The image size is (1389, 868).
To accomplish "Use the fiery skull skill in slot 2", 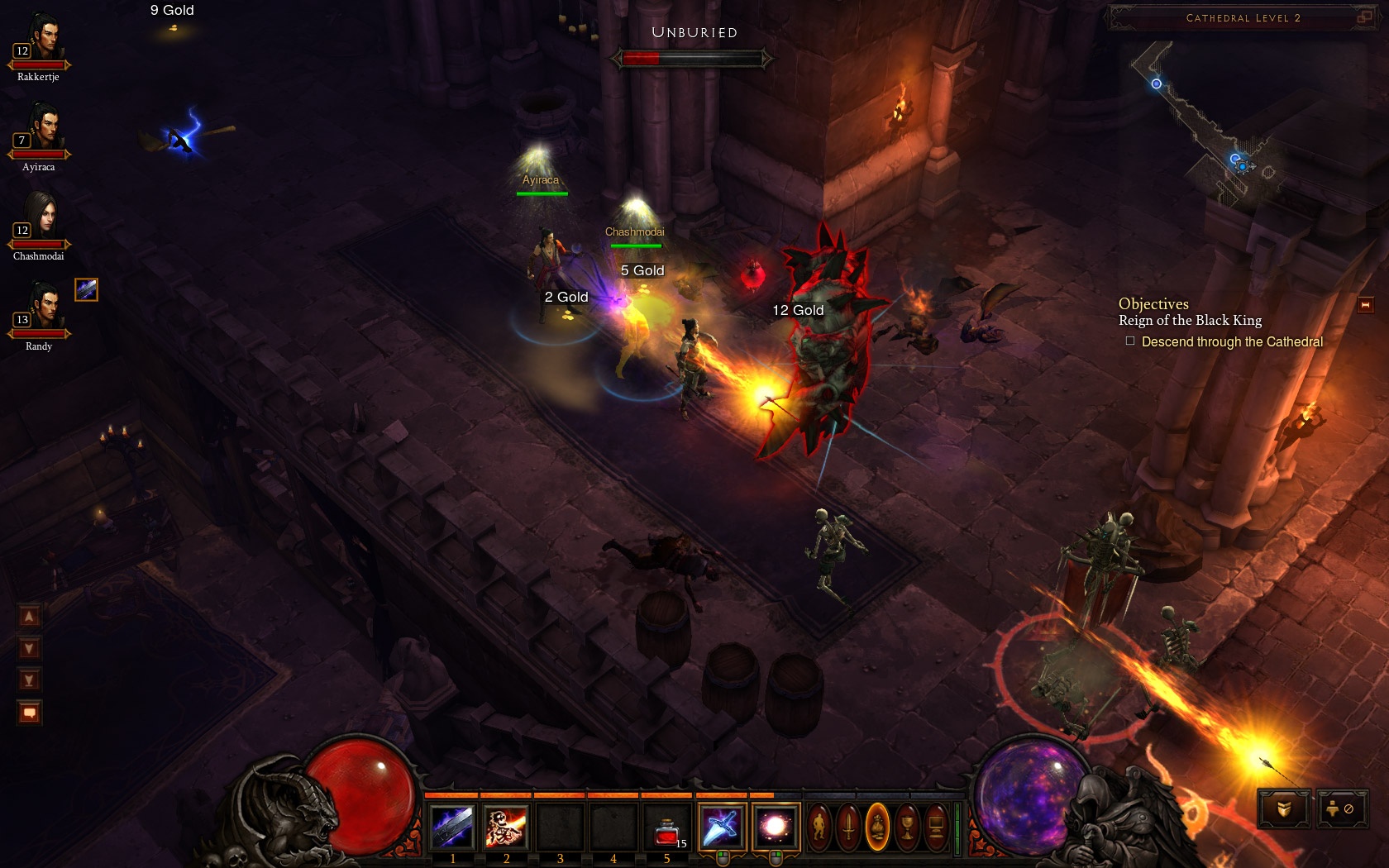I will pos(506,826).
